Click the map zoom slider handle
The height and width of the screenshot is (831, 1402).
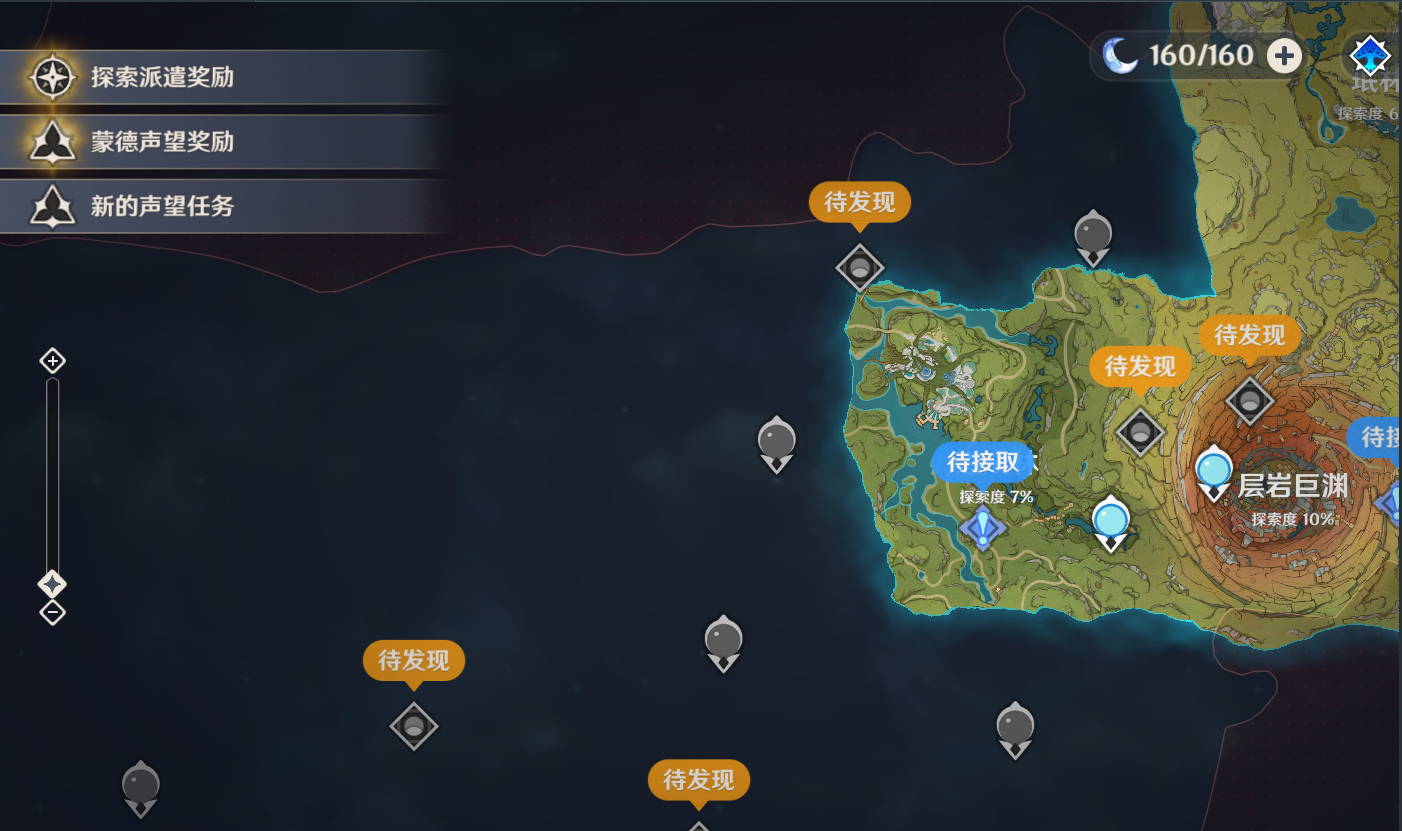tap(52, 583)
